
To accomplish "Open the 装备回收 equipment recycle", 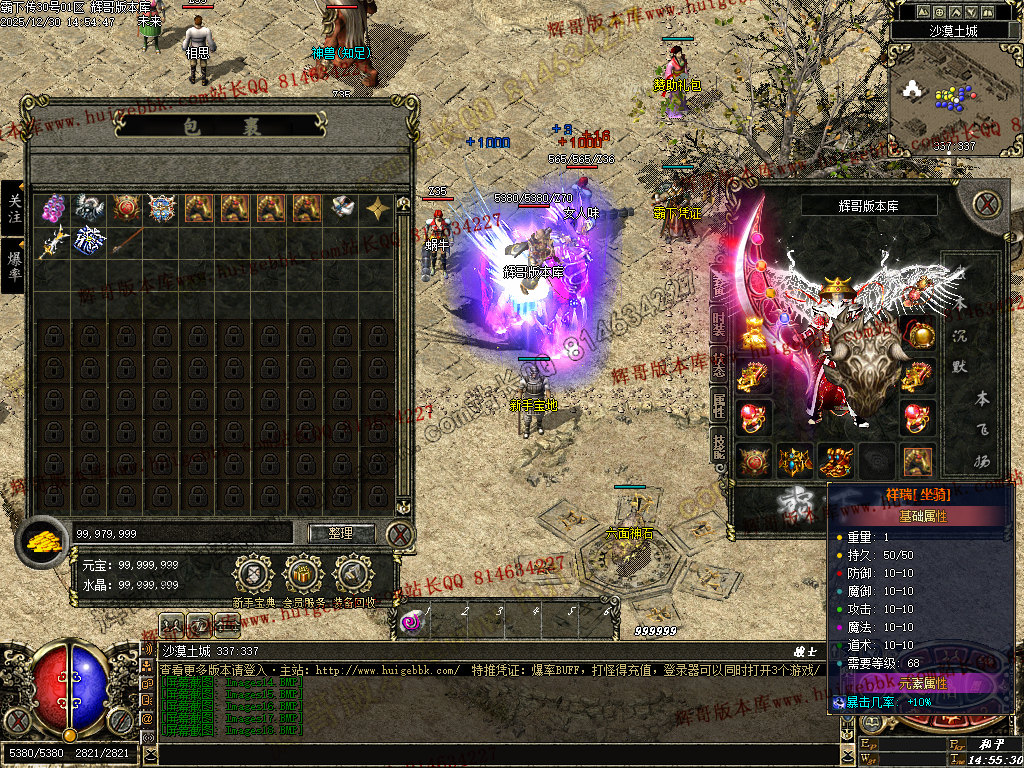I will 353,575.
